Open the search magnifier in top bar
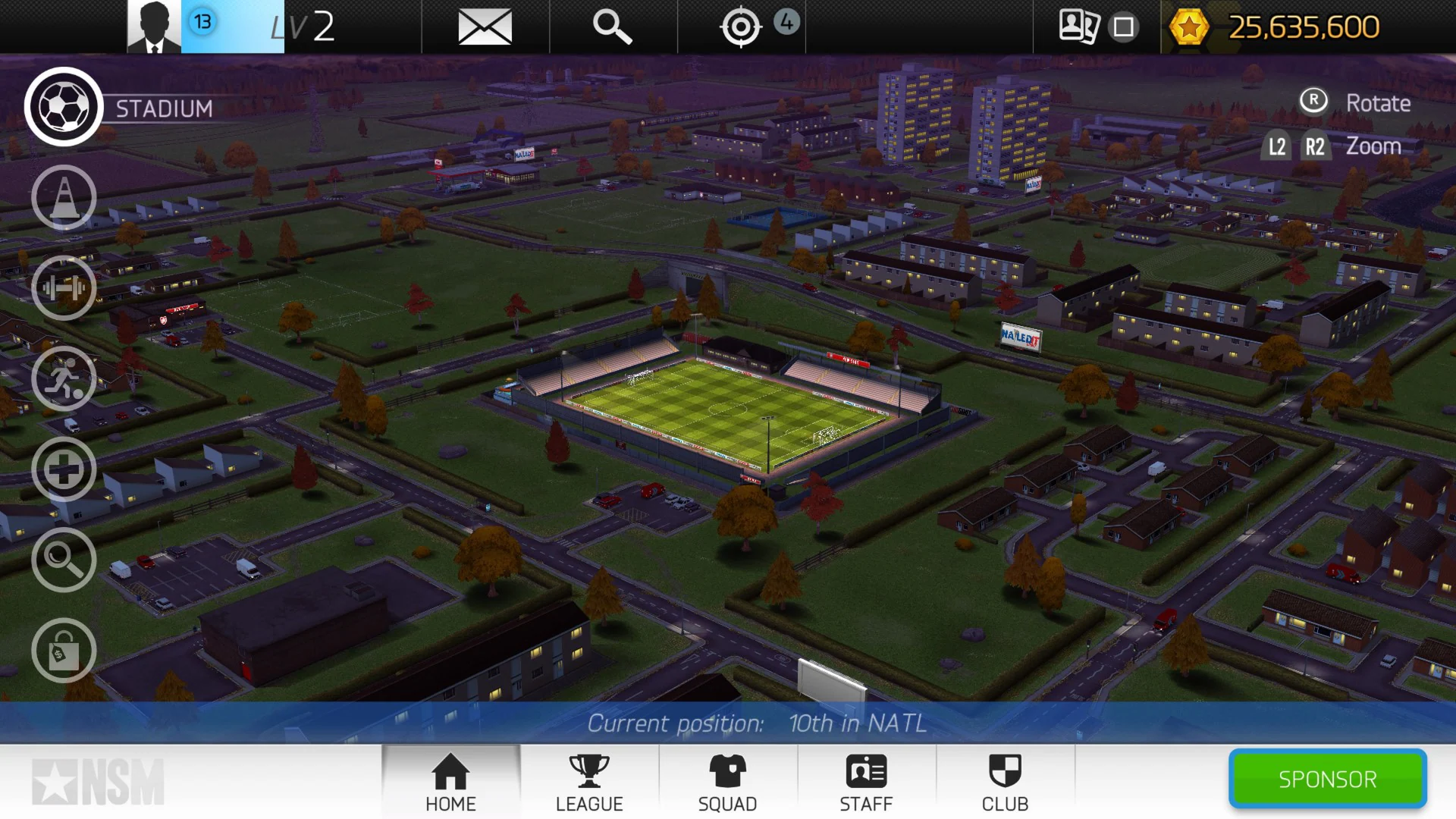 (613, 27)
